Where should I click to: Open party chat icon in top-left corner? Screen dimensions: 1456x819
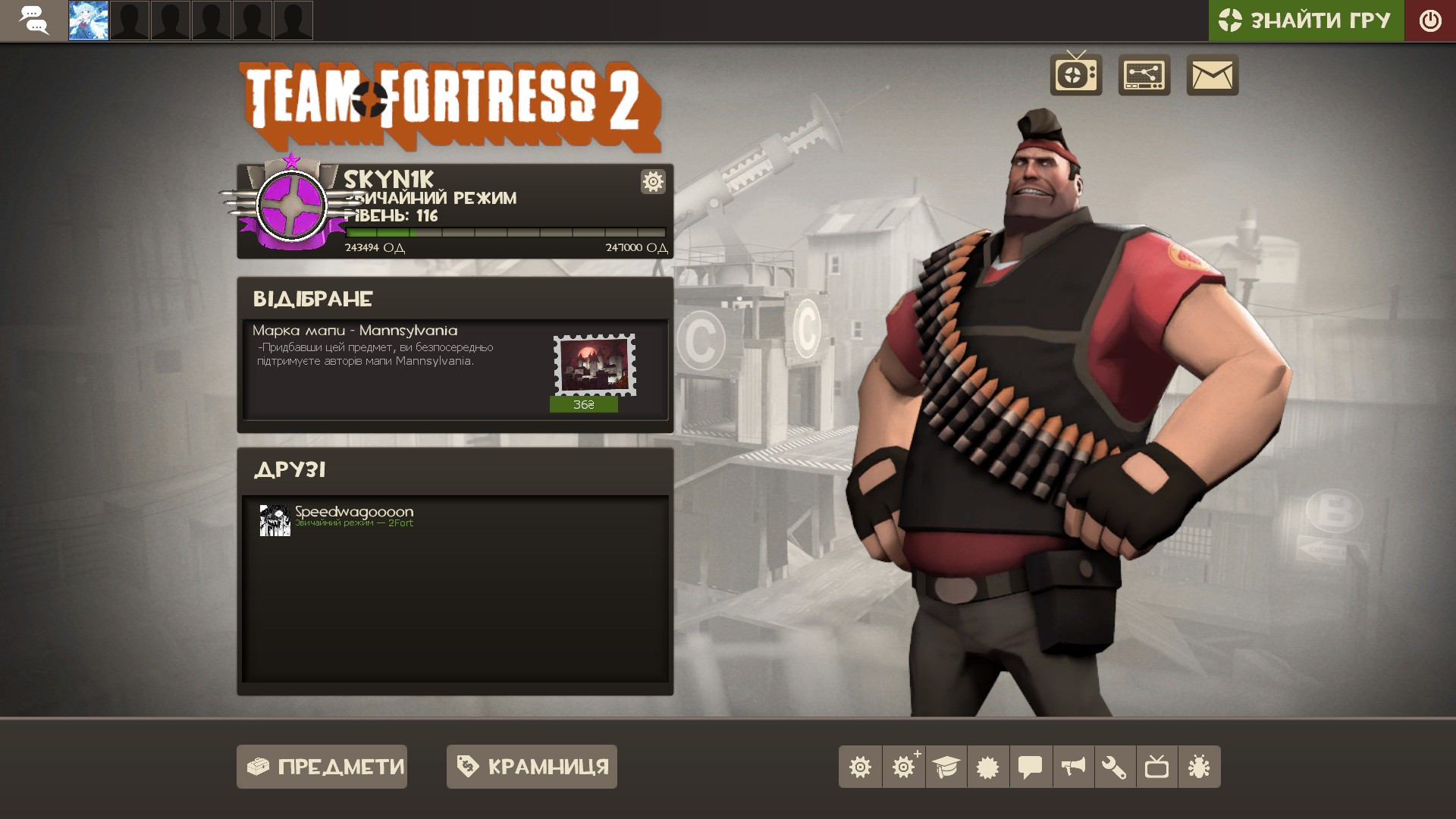33,20
